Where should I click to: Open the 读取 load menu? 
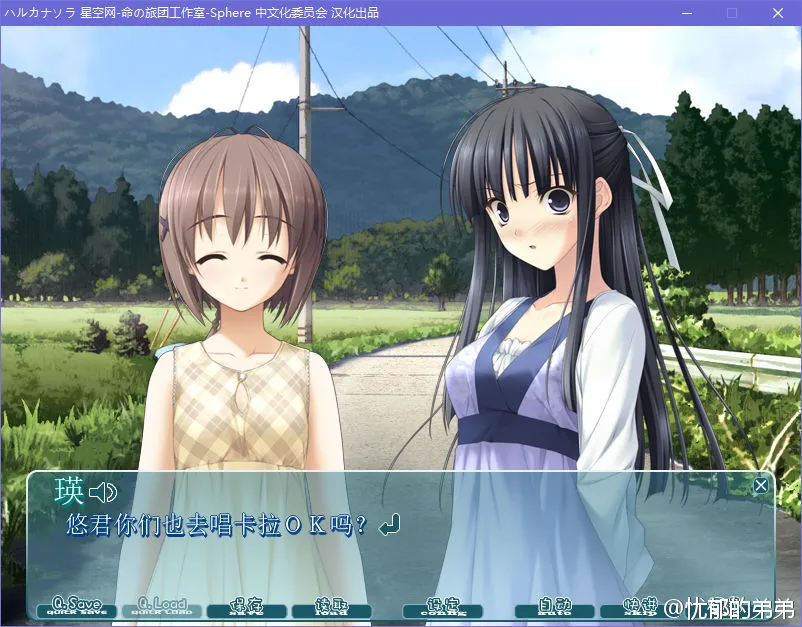pyautogui.click(x=332, y=606)
